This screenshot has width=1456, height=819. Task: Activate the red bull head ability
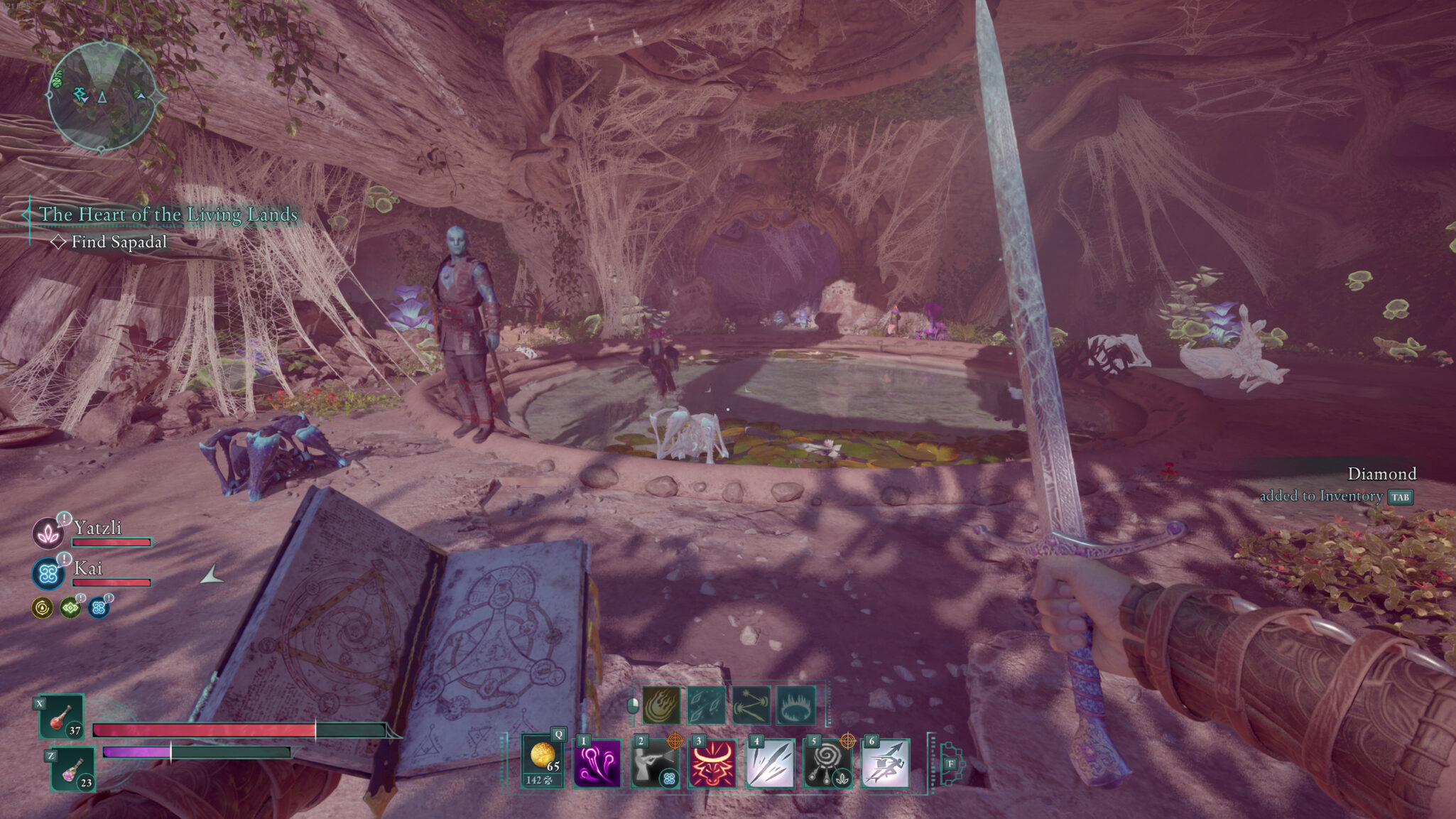(x=712, y=764)
